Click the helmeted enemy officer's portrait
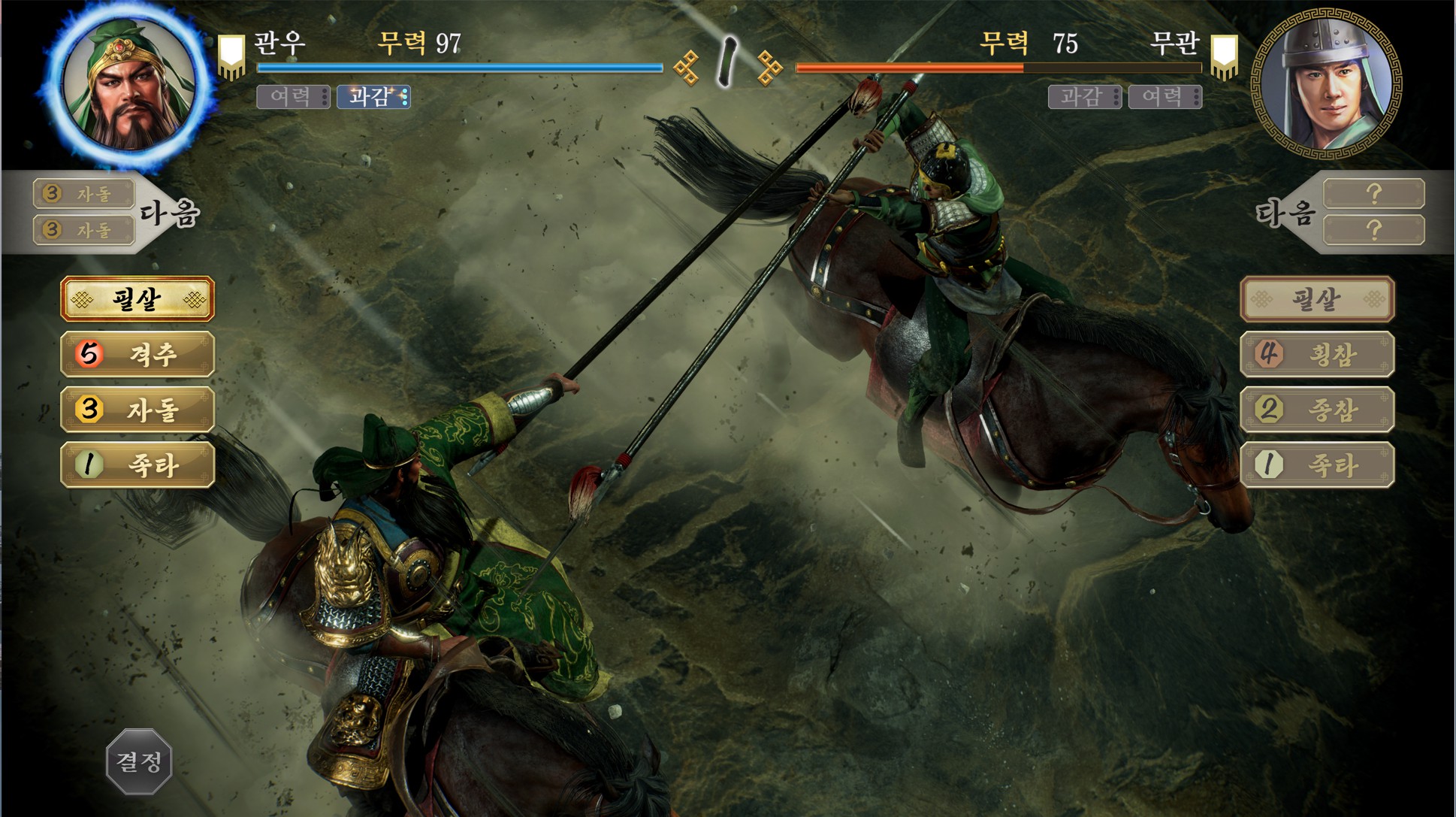 tap(1326, 83)
